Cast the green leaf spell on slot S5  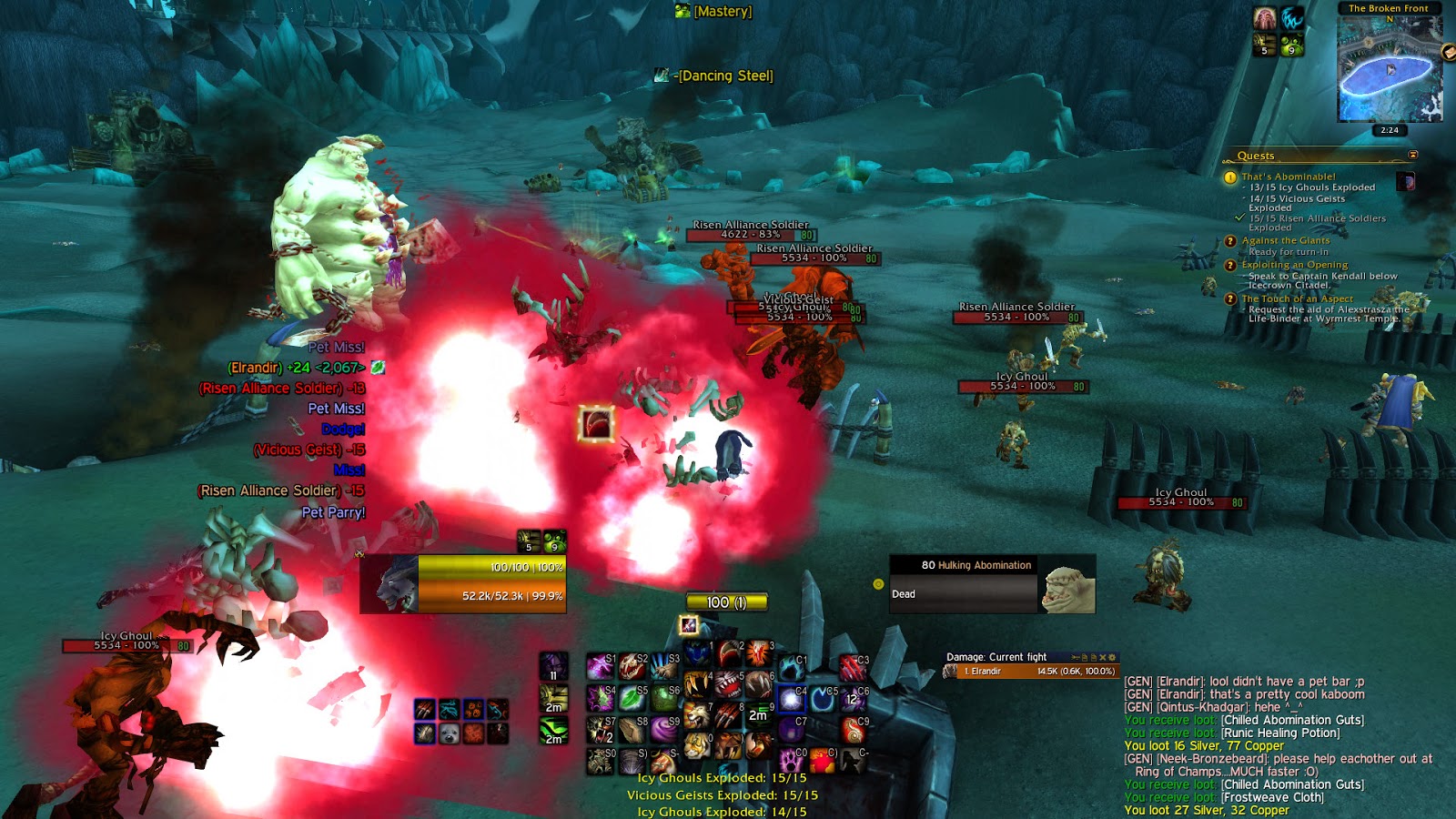point(632,699)
